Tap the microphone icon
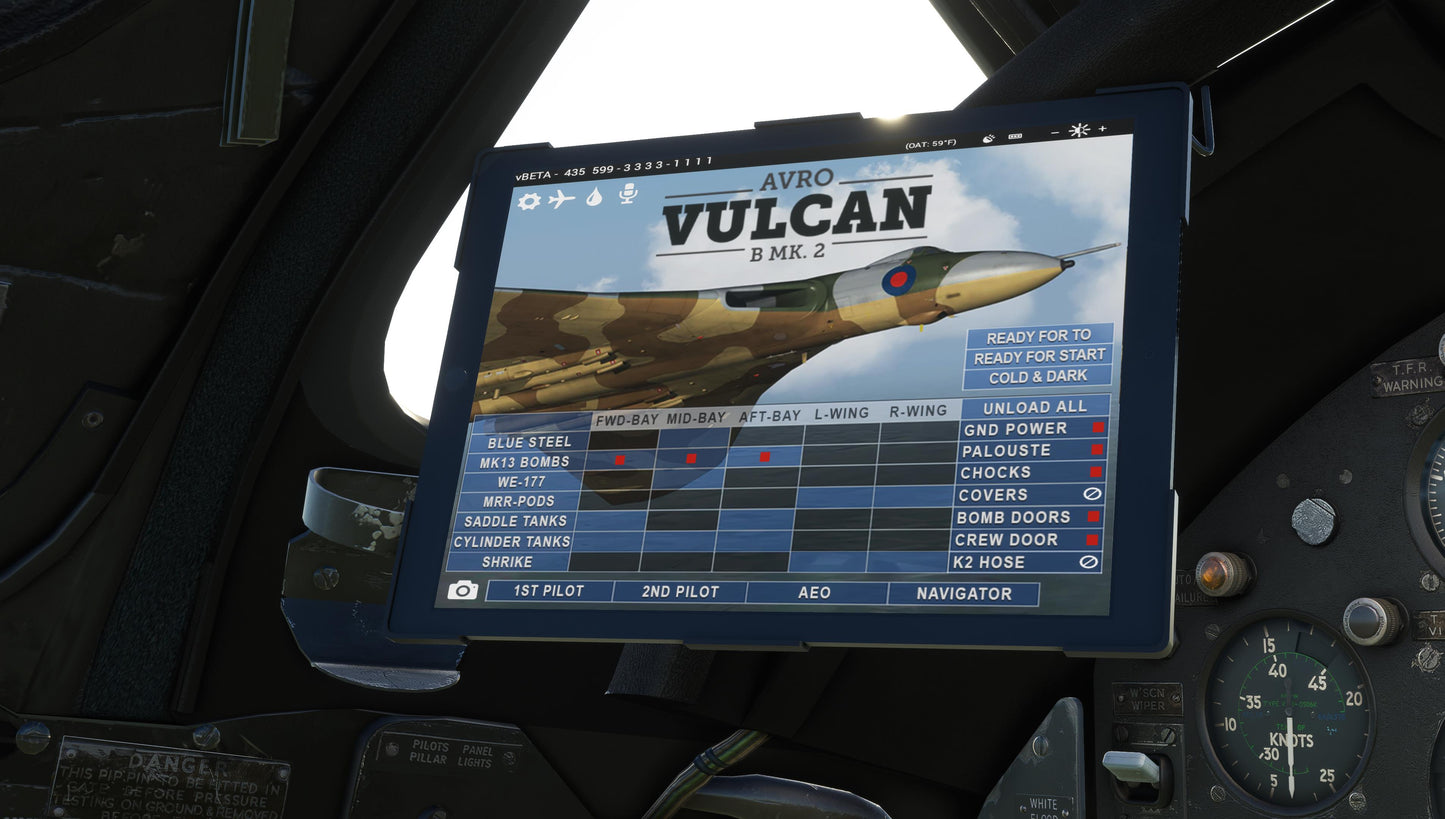The height and width of the screenshot is (819, 1445). (627, 193)
